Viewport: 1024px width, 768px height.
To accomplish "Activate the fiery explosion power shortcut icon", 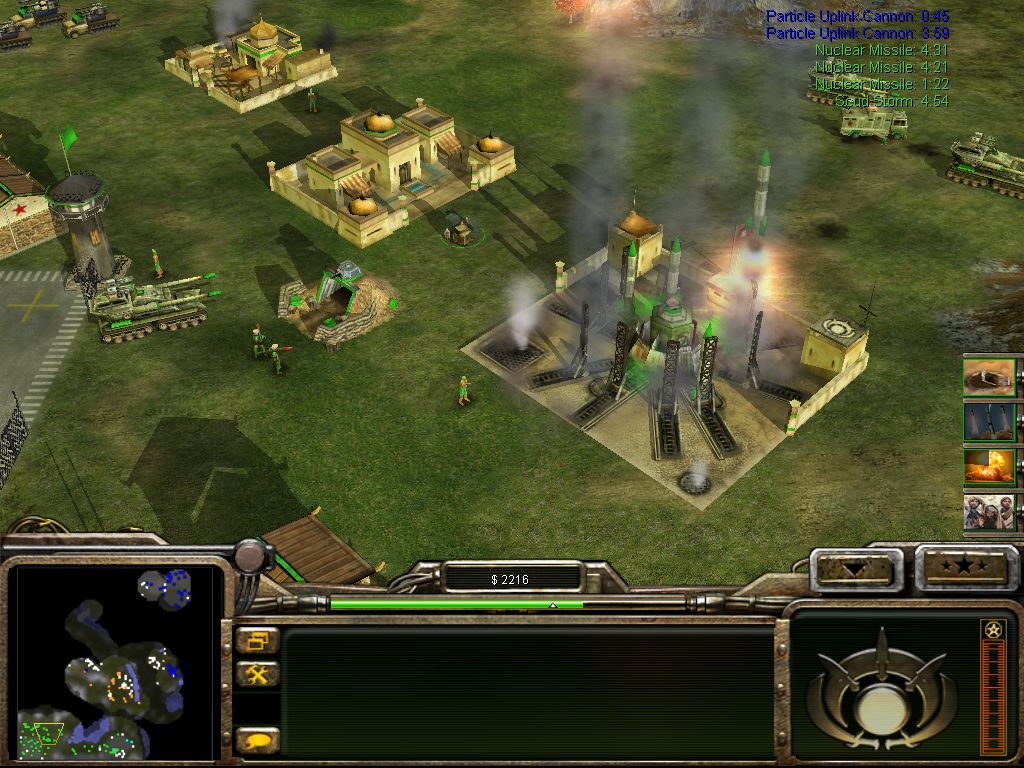I will coord(989,467).
